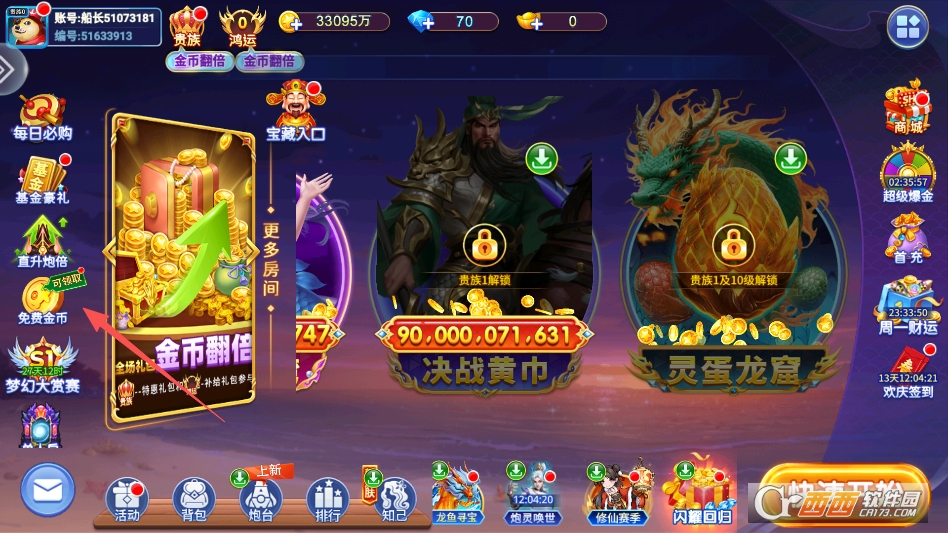Open the 商城 shop
The height and width of the screenshot is (533, 948).
(908, 108)
